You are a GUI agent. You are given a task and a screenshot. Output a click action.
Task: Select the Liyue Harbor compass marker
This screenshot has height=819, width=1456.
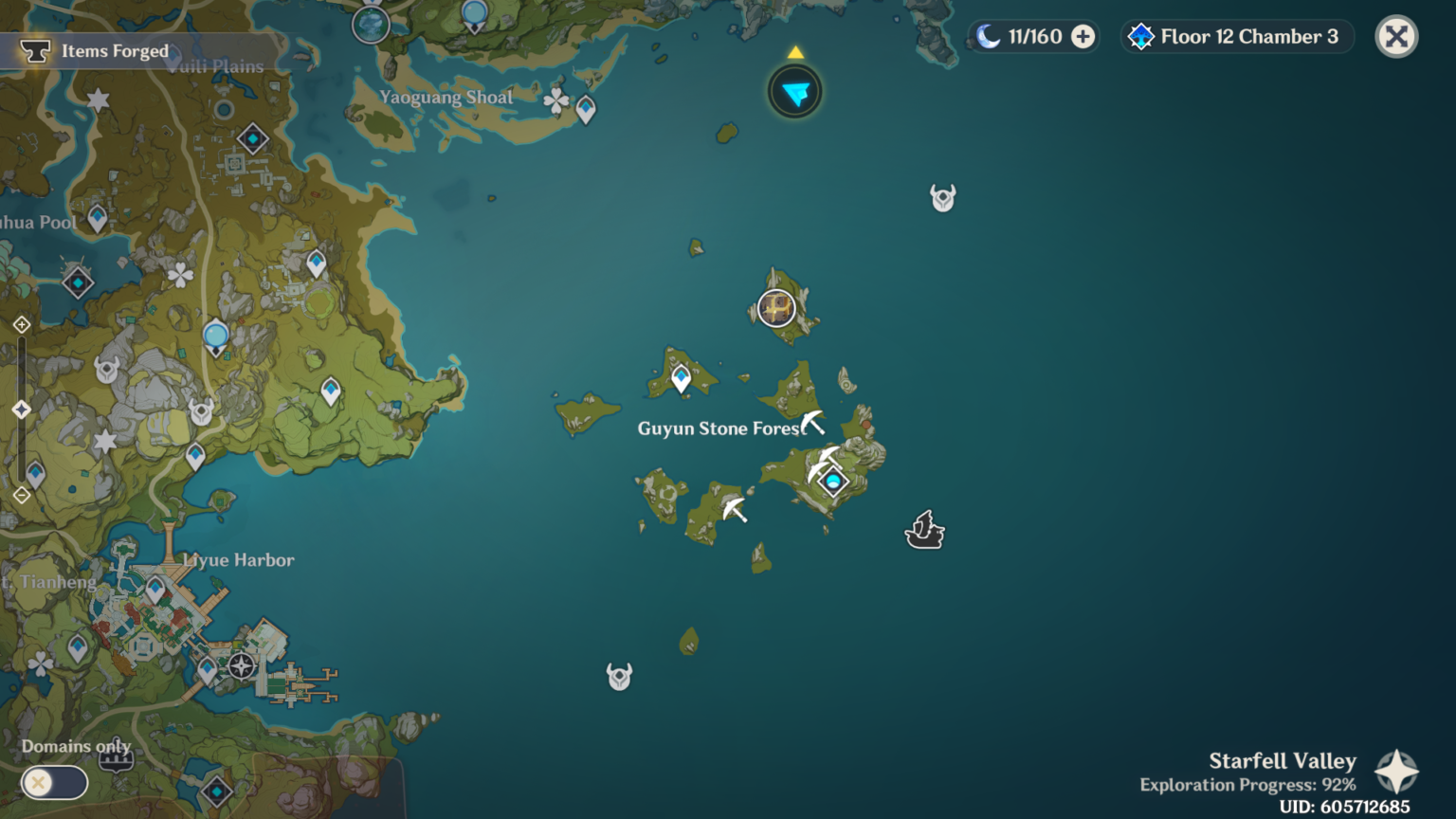click(x=242, y=665)
